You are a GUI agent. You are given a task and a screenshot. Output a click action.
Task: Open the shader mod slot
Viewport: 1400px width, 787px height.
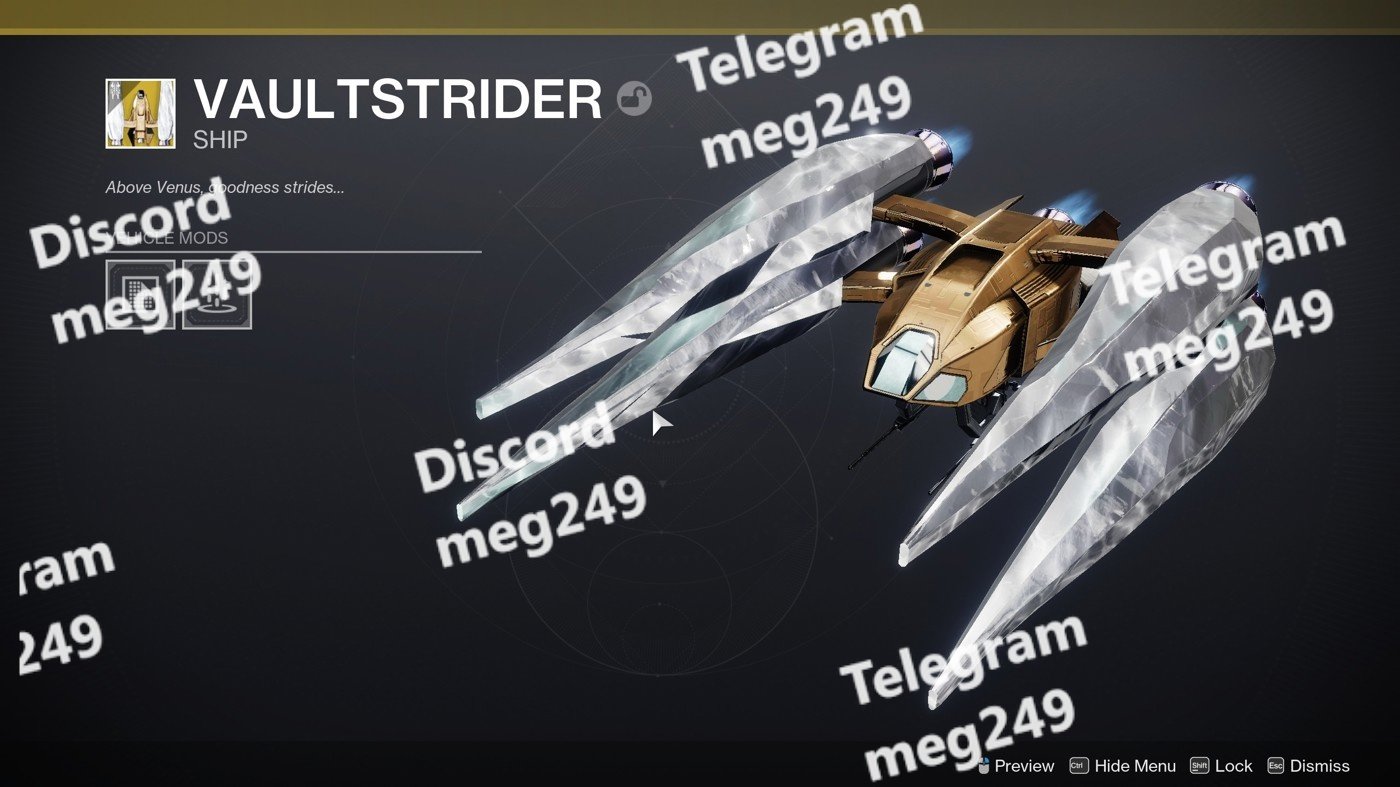pos(140,295)
